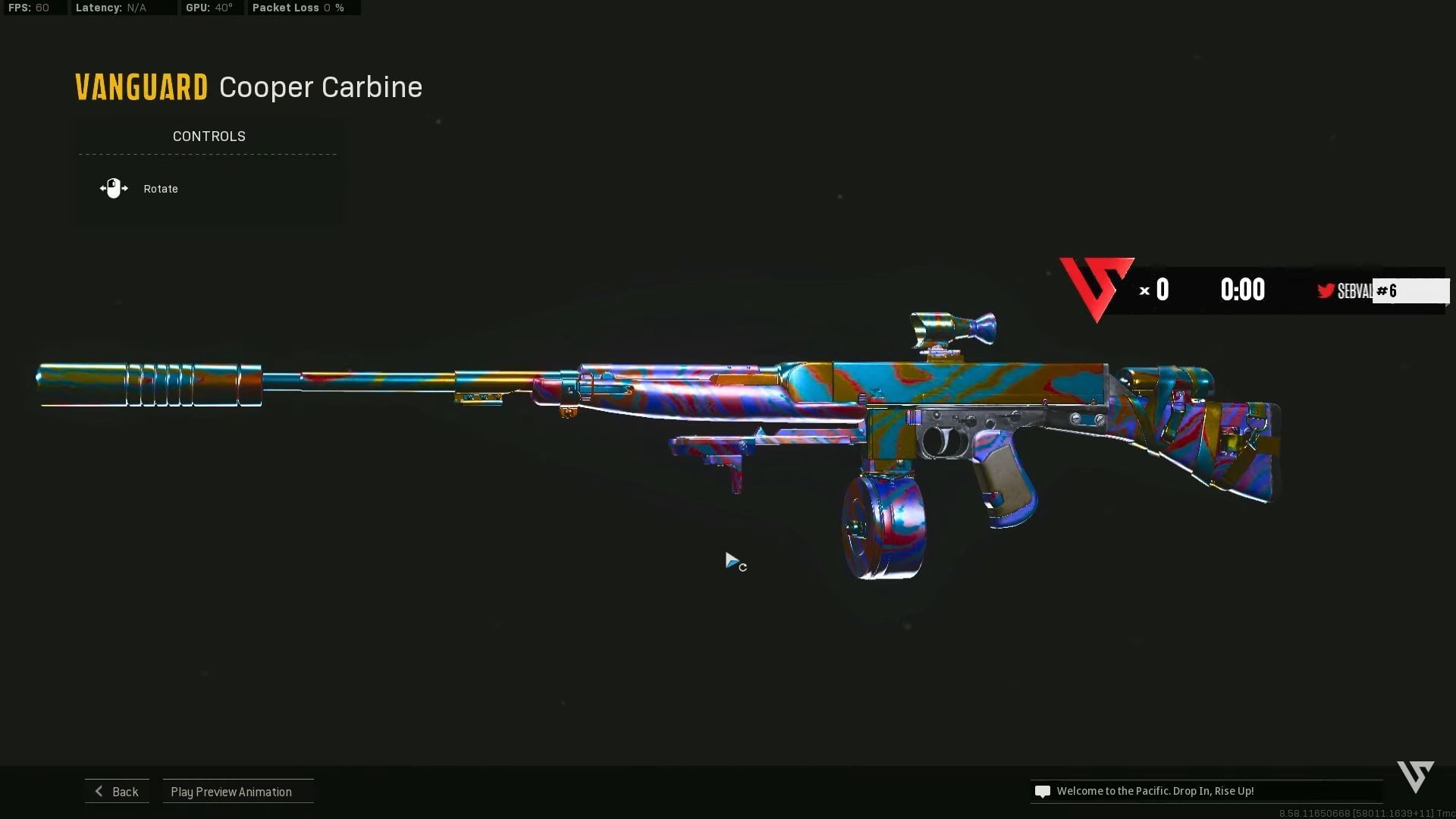Click Play Preview Animation

(x=231, y=791)
